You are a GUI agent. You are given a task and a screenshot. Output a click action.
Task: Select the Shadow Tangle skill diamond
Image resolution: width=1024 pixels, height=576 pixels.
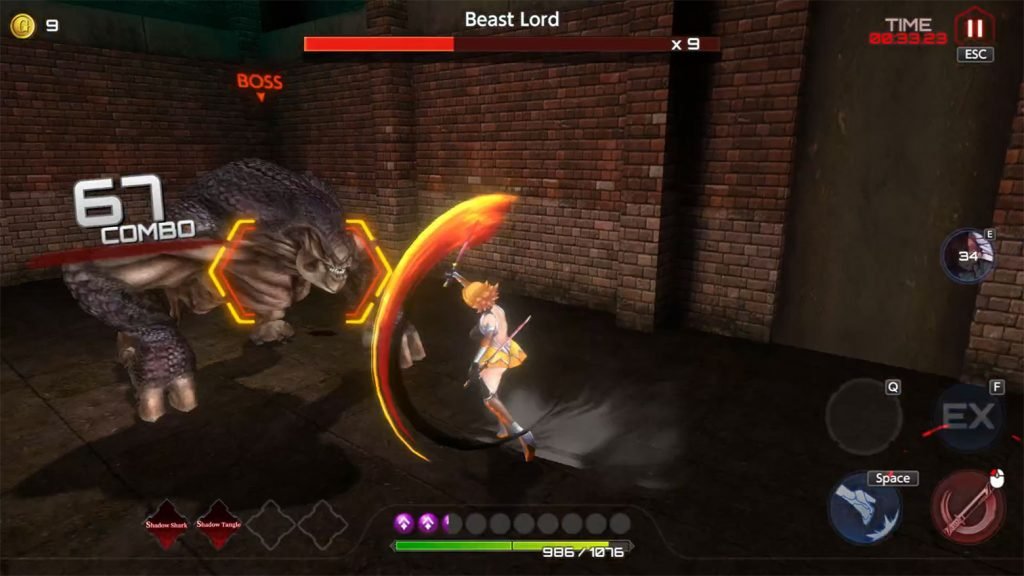click(220, 523)
